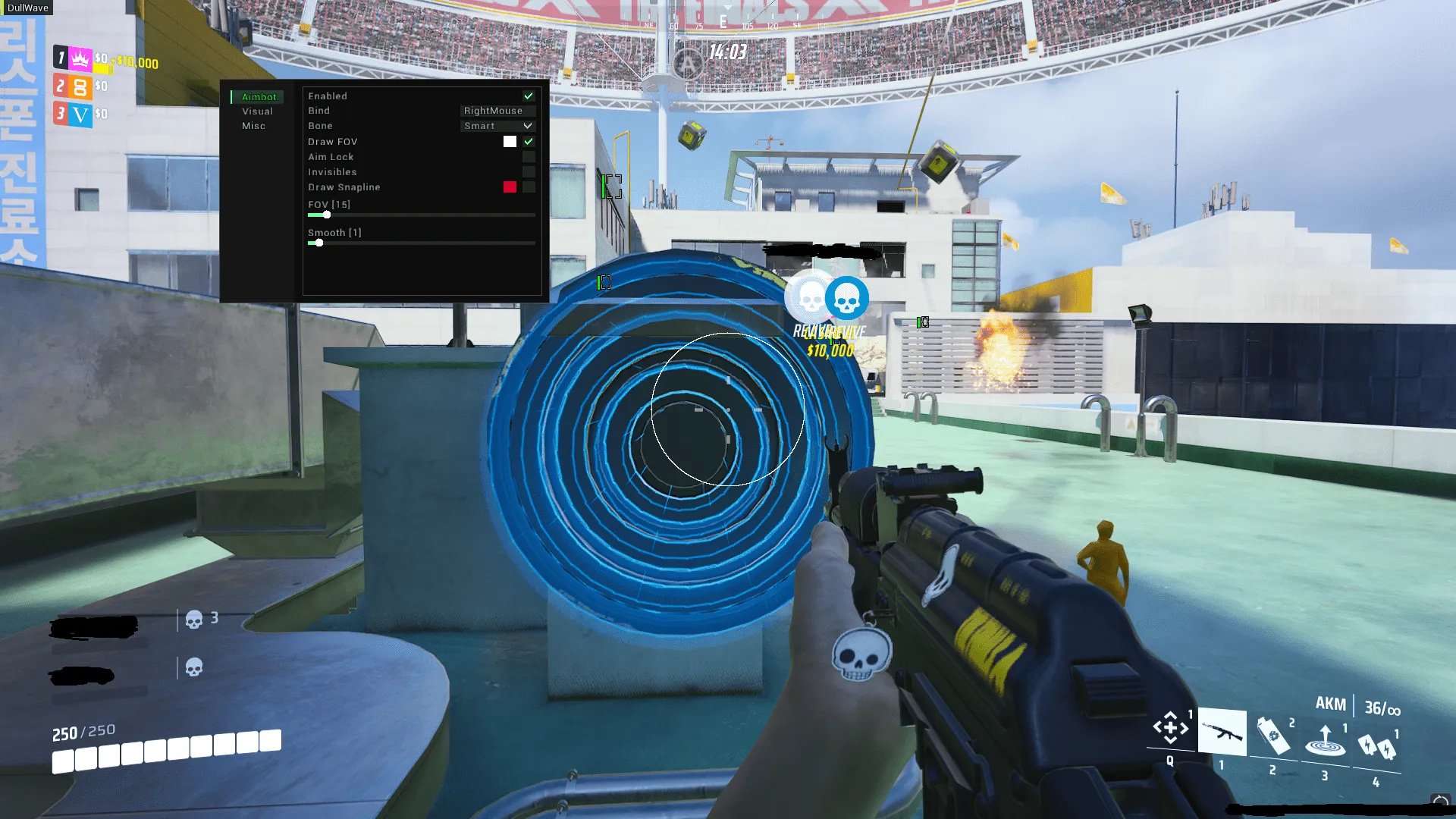
Task: Select the AKM rifle weapon slot
Action: [x=1222, y=733]
